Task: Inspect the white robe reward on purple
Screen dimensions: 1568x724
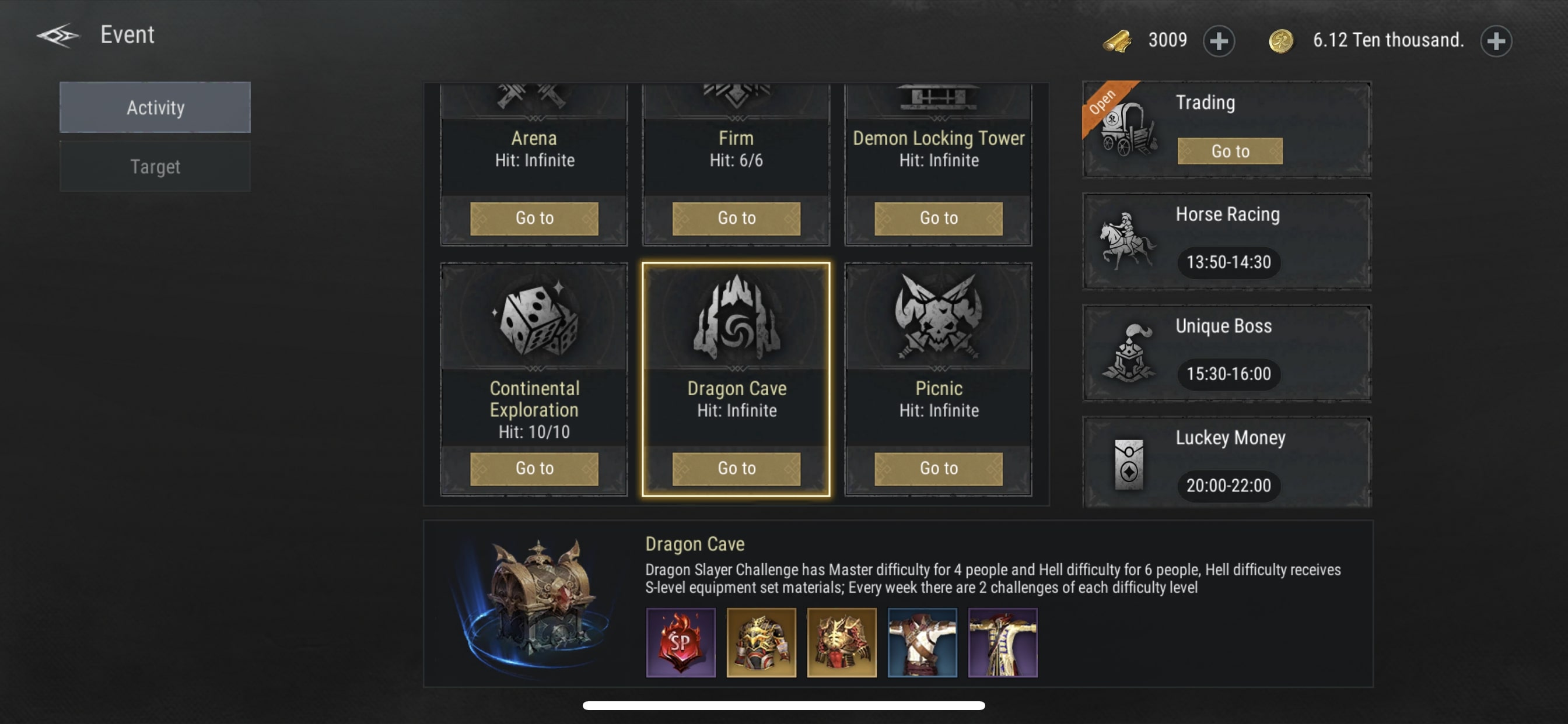Action: 1003,642
